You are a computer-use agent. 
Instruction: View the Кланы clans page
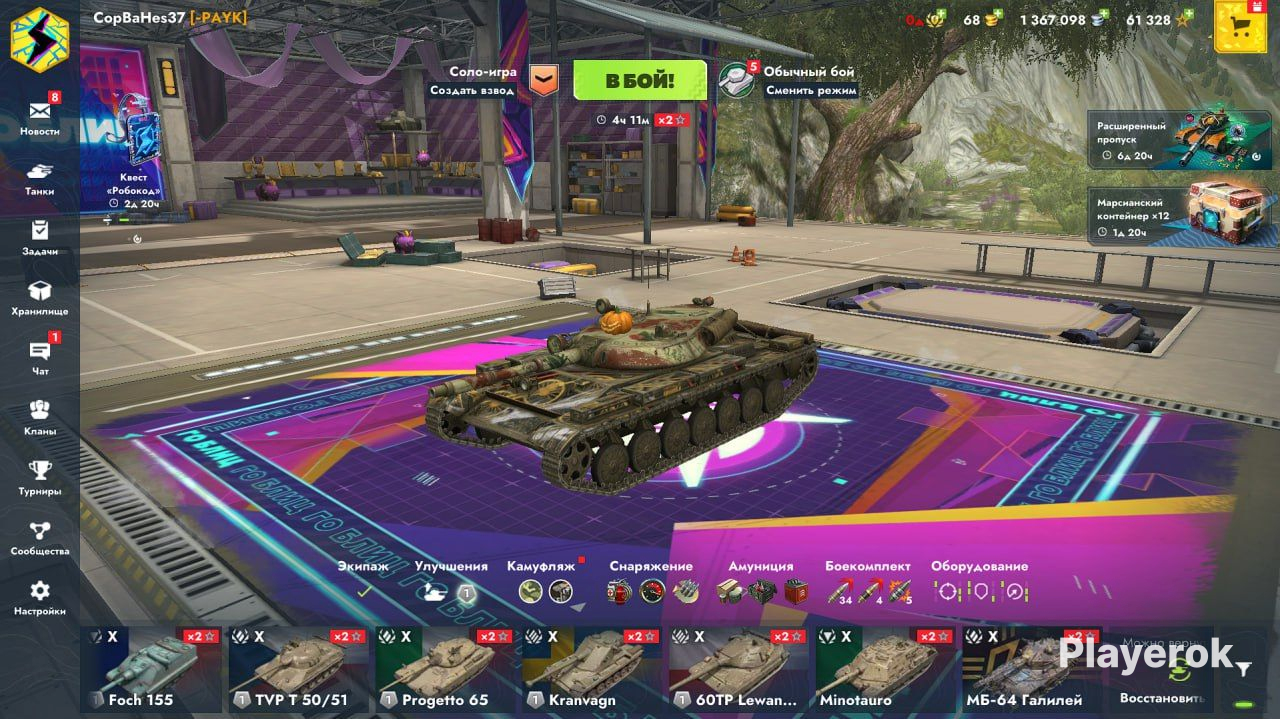40,416
